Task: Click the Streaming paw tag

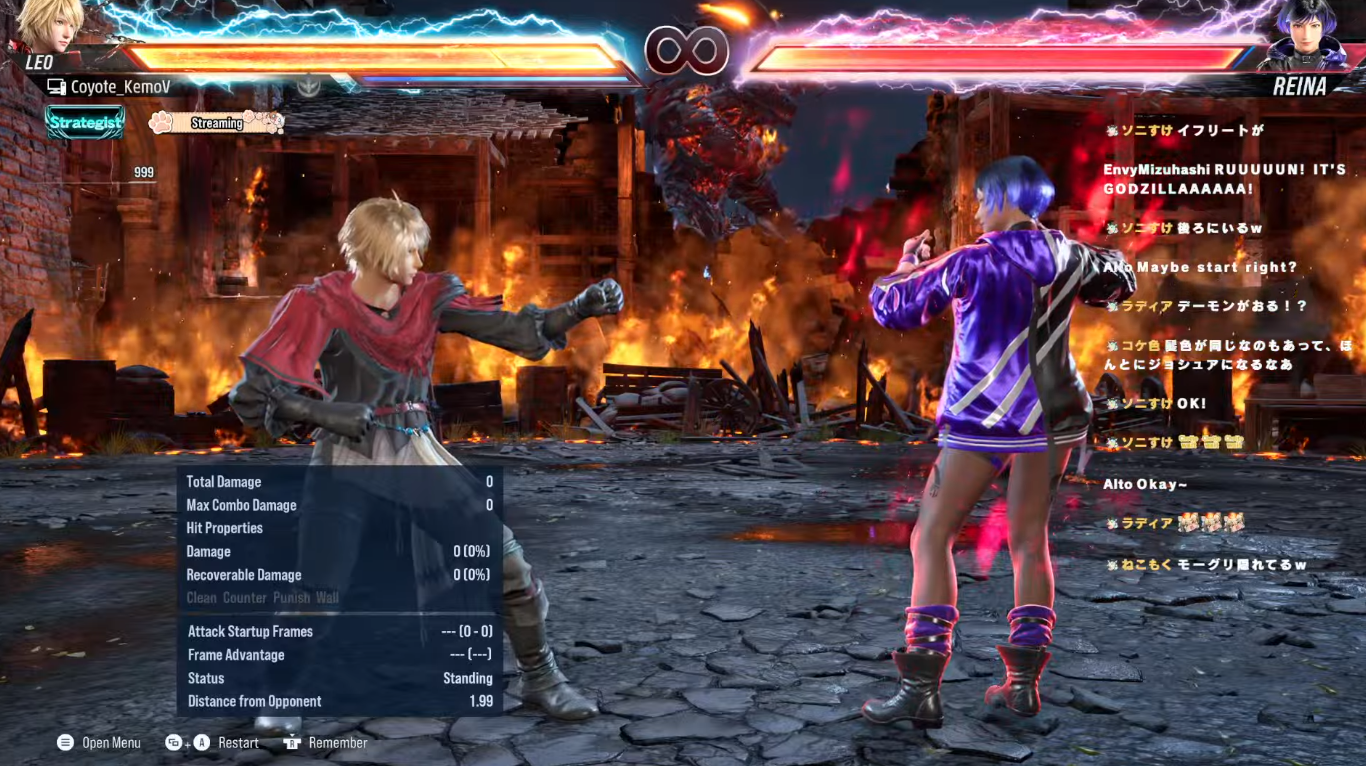Action: (215, 123)
